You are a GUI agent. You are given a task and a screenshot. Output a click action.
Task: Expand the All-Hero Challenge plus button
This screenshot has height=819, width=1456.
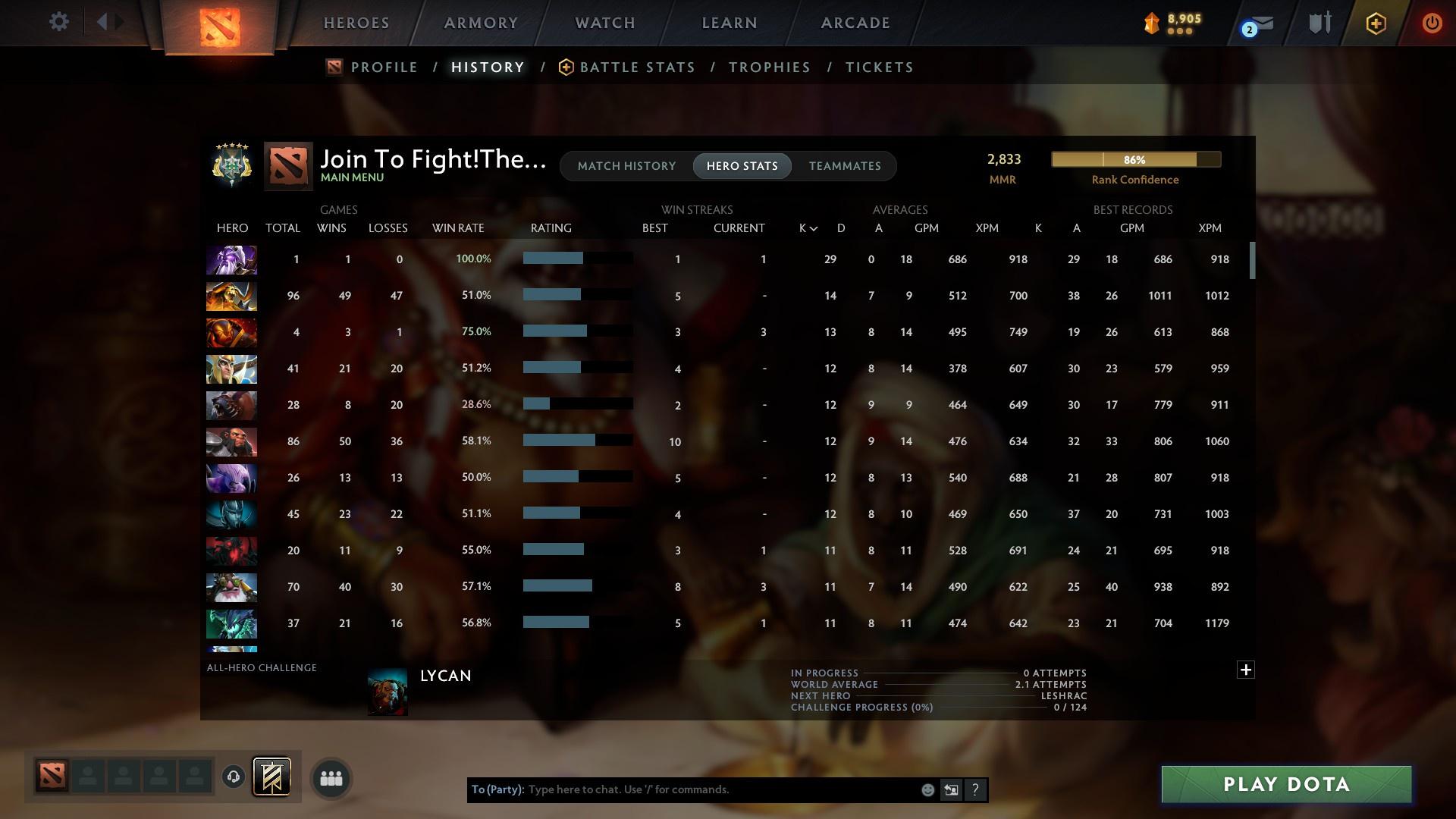click(1246, 670)
